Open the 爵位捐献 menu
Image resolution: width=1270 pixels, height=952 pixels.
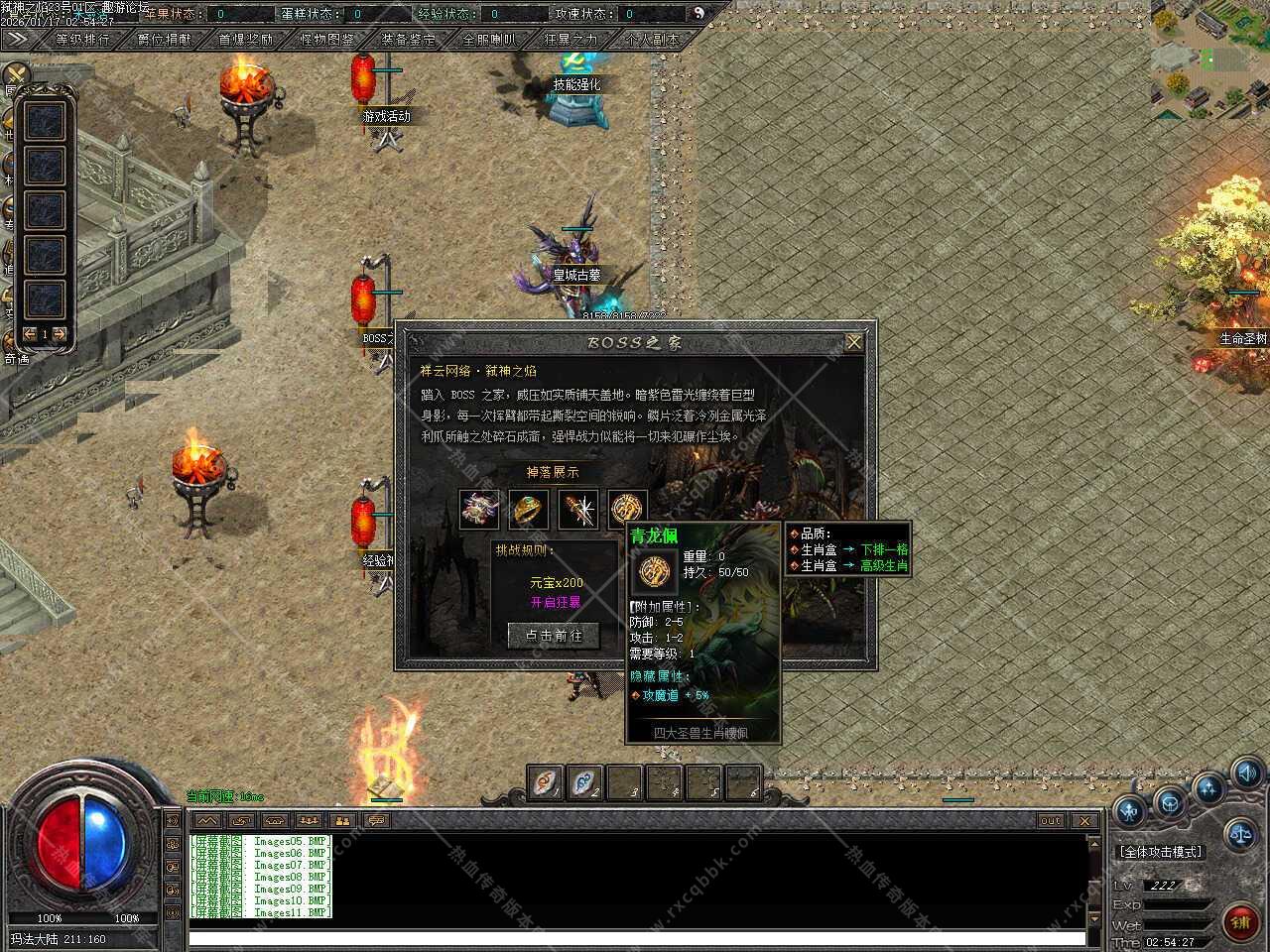(x=164, y=40)
